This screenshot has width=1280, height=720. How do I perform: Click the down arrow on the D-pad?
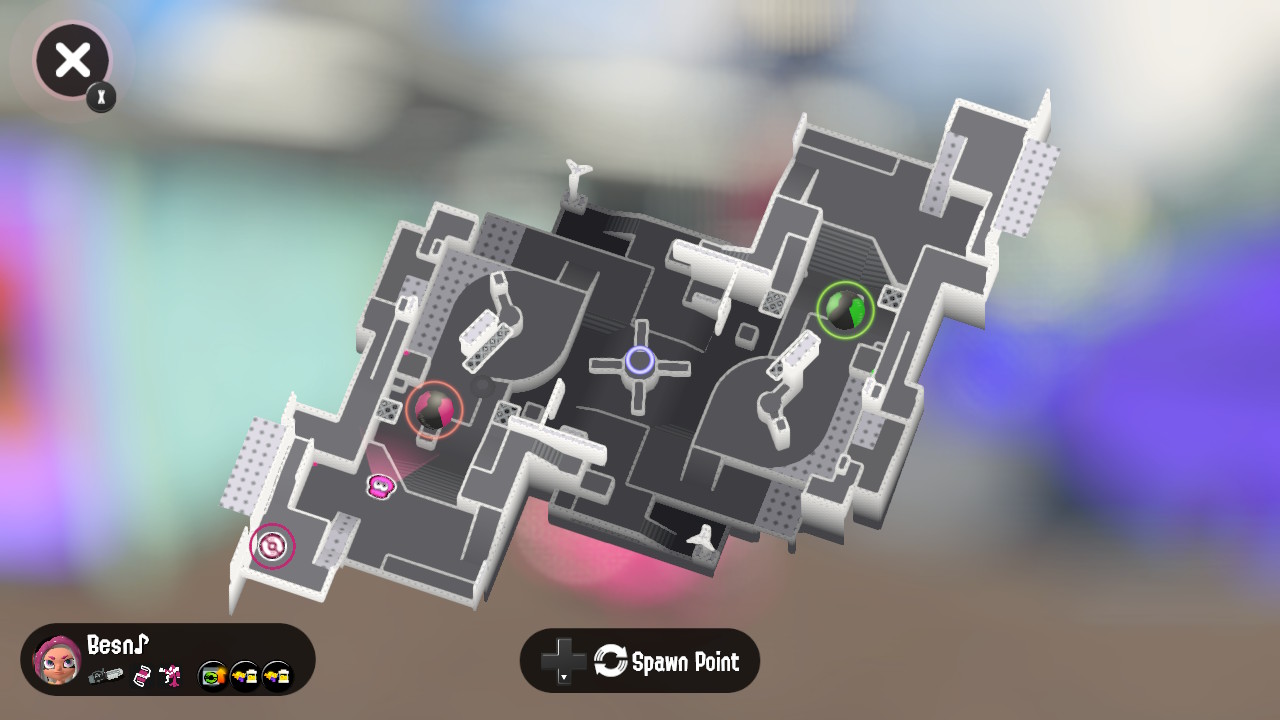click(x=564, y=678)
